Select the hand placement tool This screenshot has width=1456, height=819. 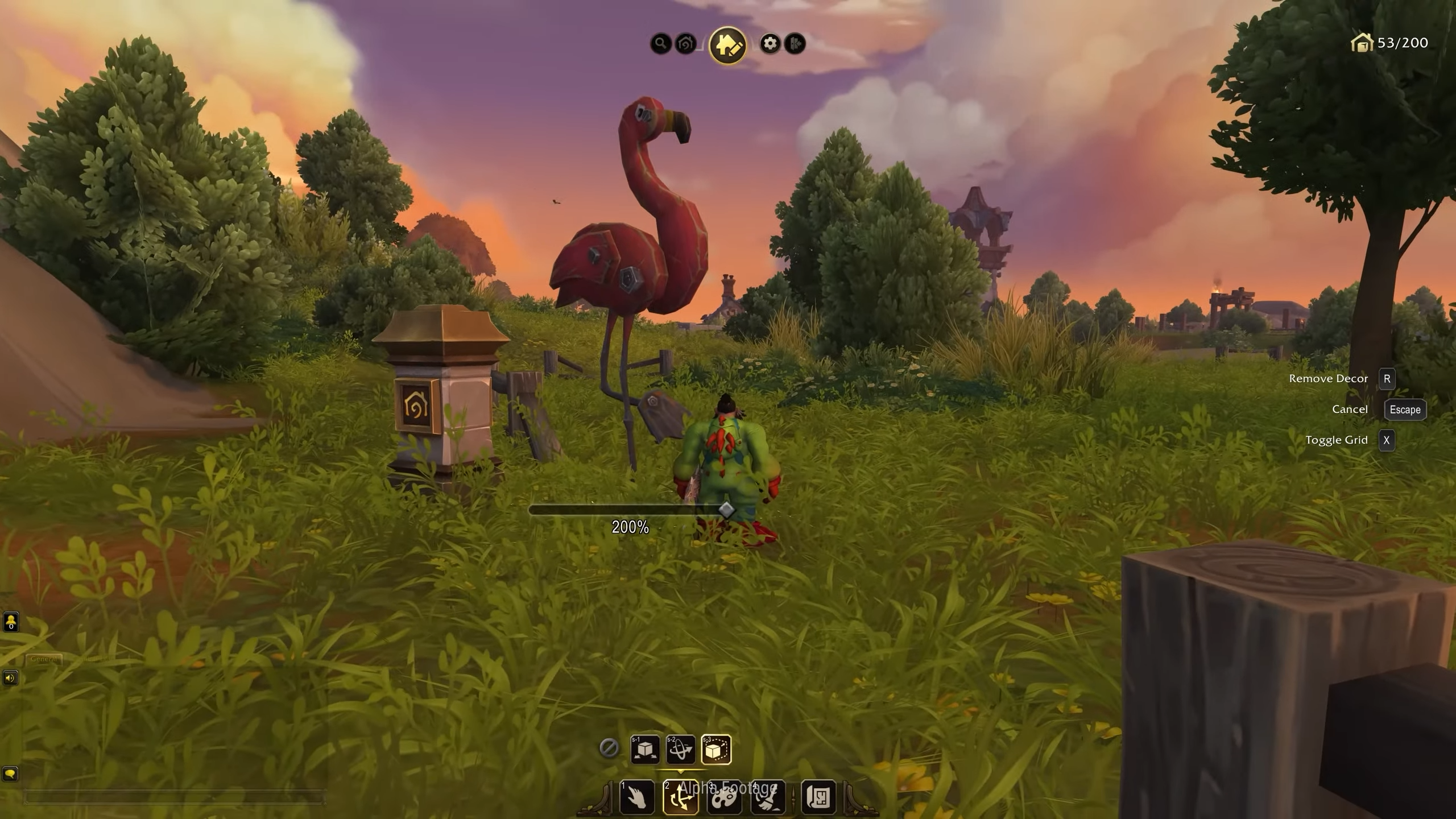tap(637, 797)
